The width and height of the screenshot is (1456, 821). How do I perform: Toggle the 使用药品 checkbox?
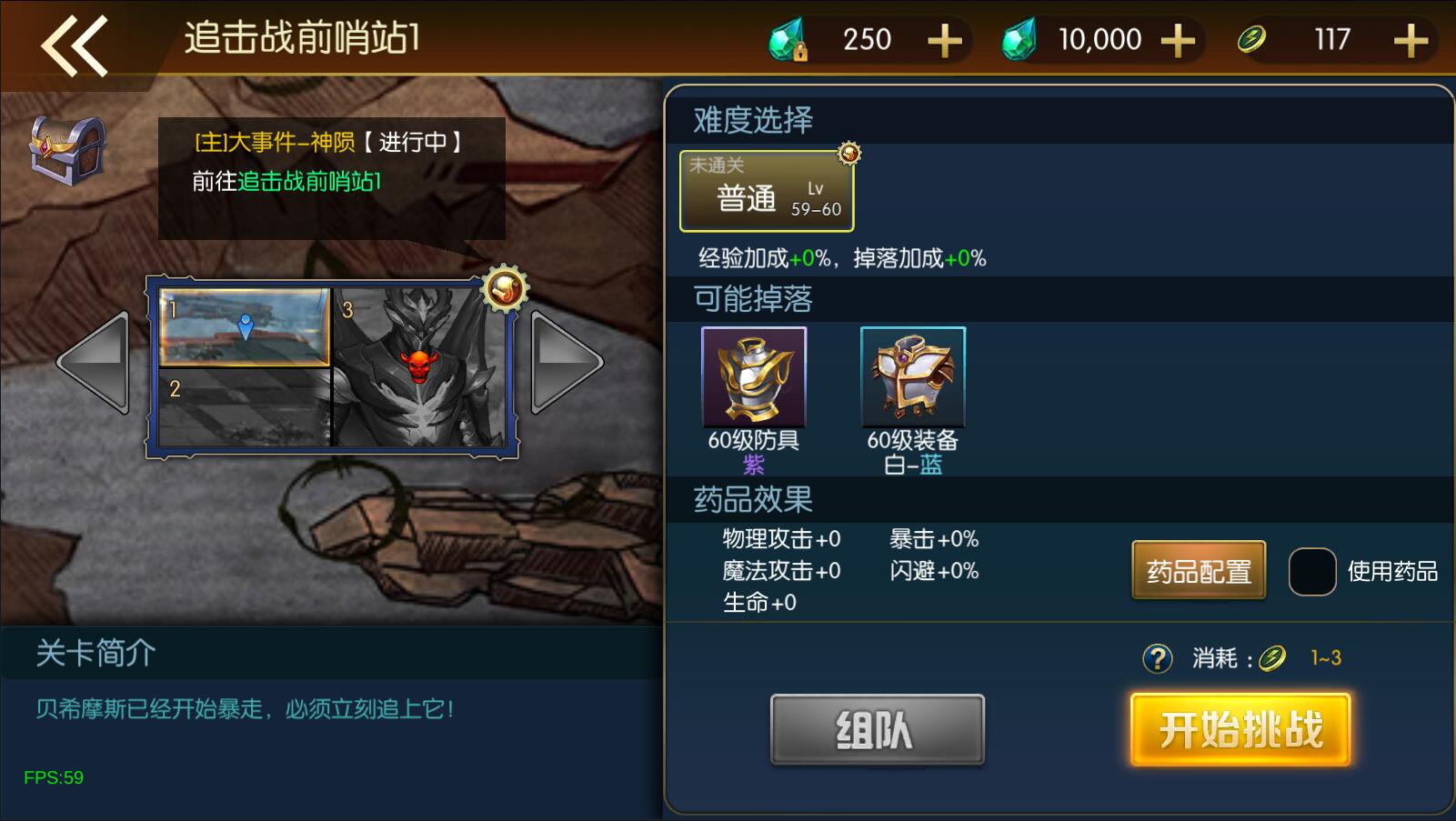pyautogui.click(x=1311, y=572)
